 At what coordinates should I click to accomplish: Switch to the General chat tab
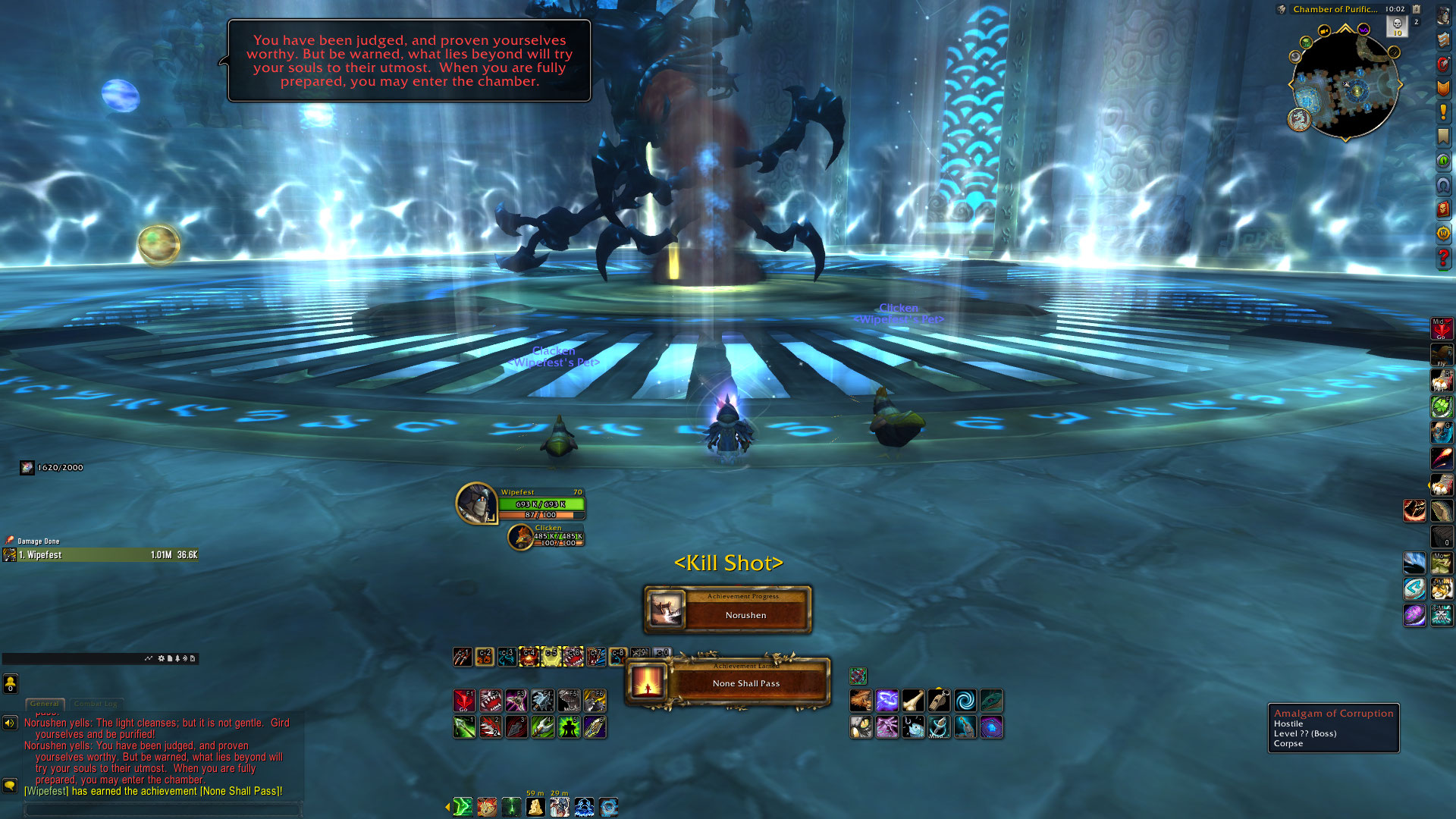45,704
